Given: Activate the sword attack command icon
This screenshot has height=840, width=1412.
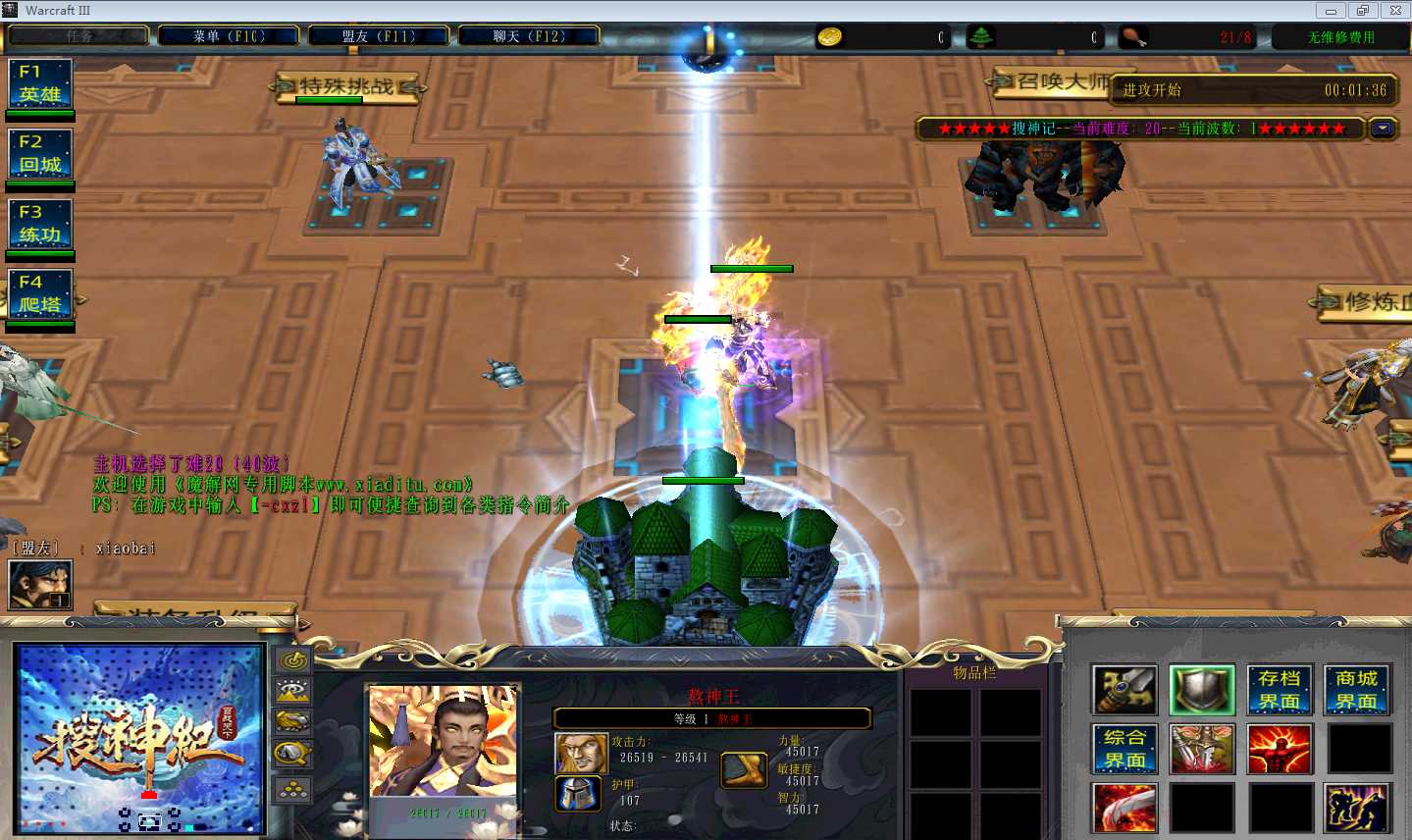Looking at the screenshot, I should pyautogui.click(x=1124, y=690).
